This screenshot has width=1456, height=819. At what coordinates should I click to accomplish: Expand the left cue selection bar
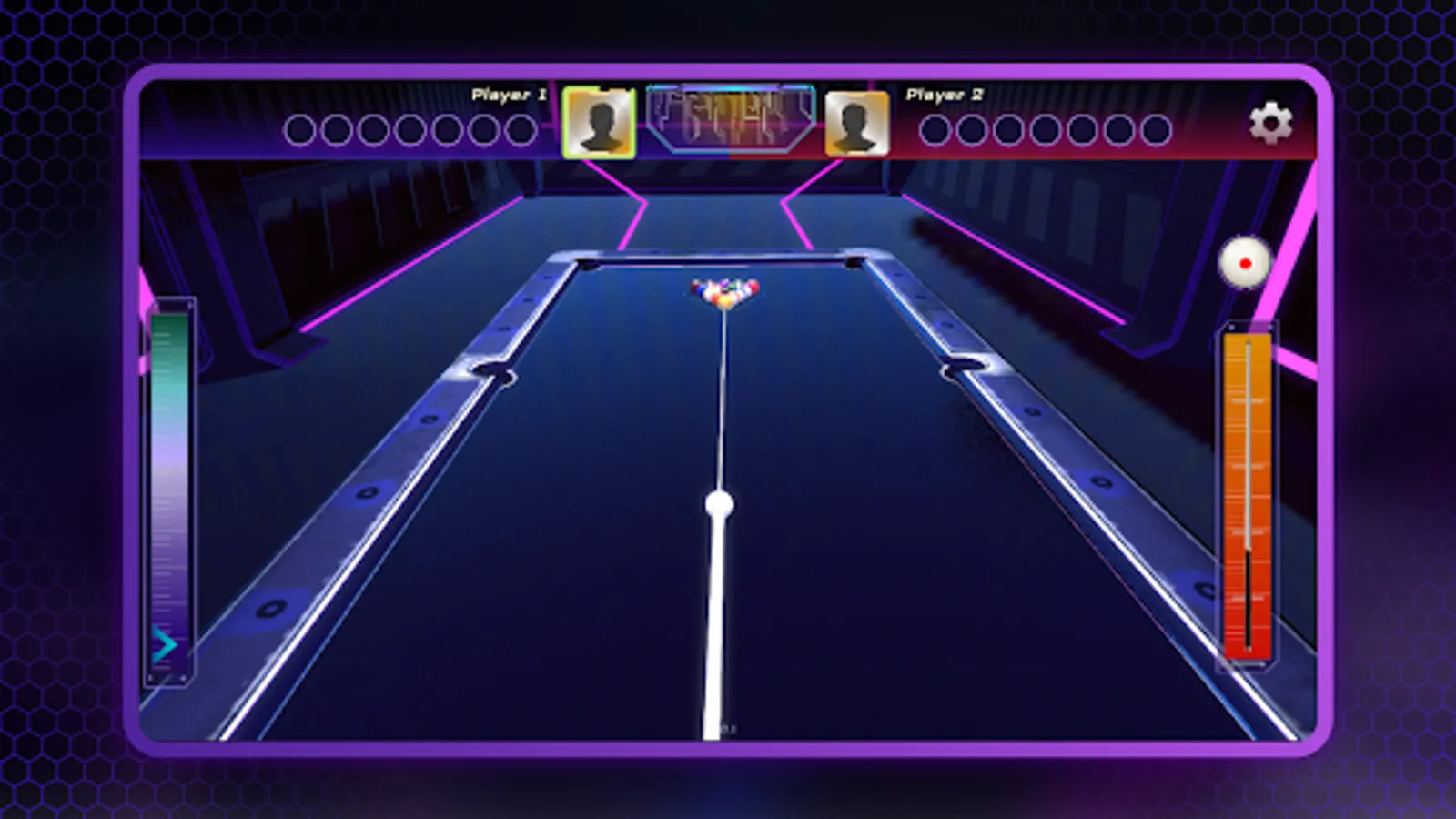[168, 491]
